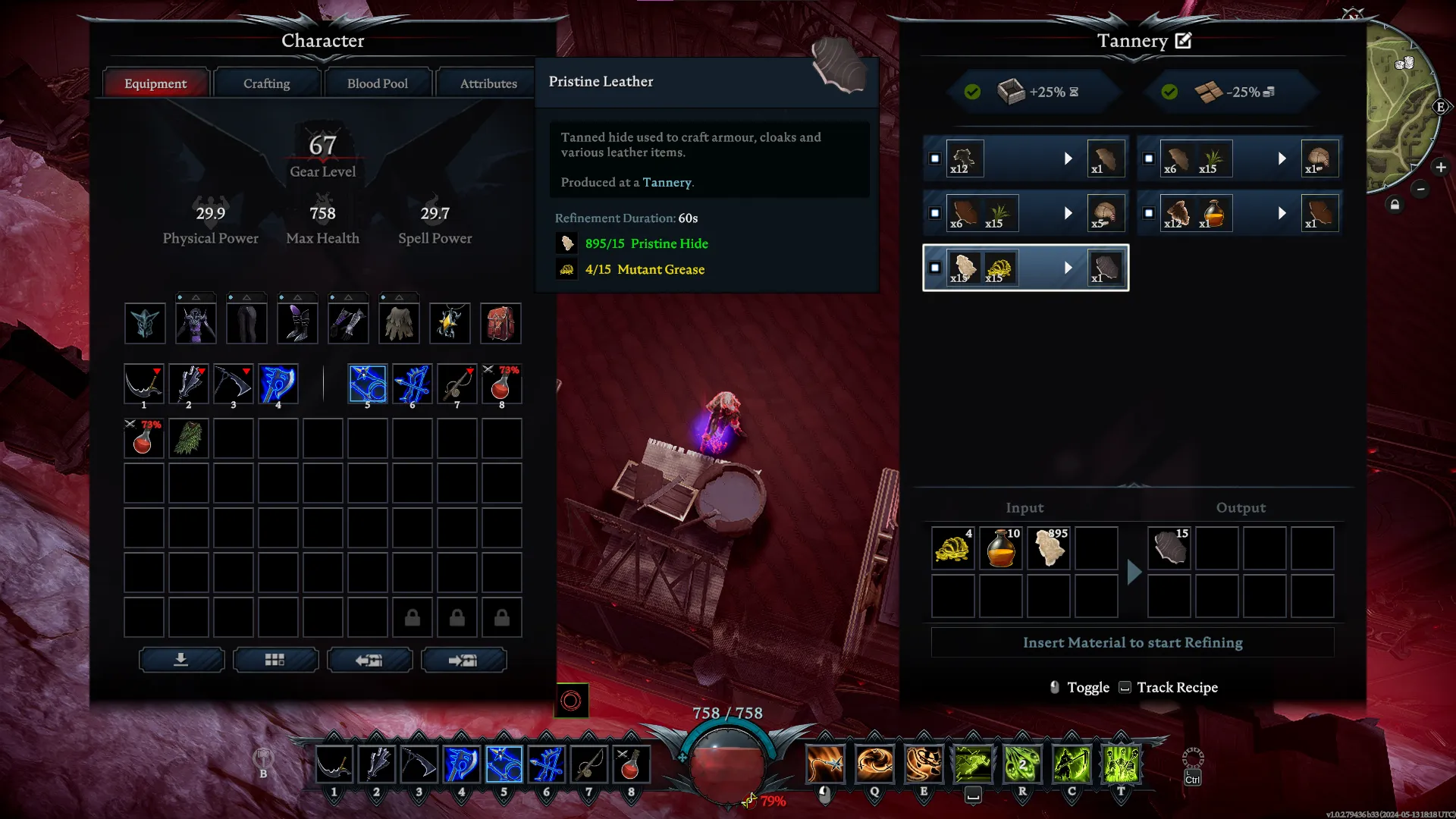This screenshot has height=819, width=1456.
Task: Toggle the minimap lock icon
Action: pos(1395,205)
